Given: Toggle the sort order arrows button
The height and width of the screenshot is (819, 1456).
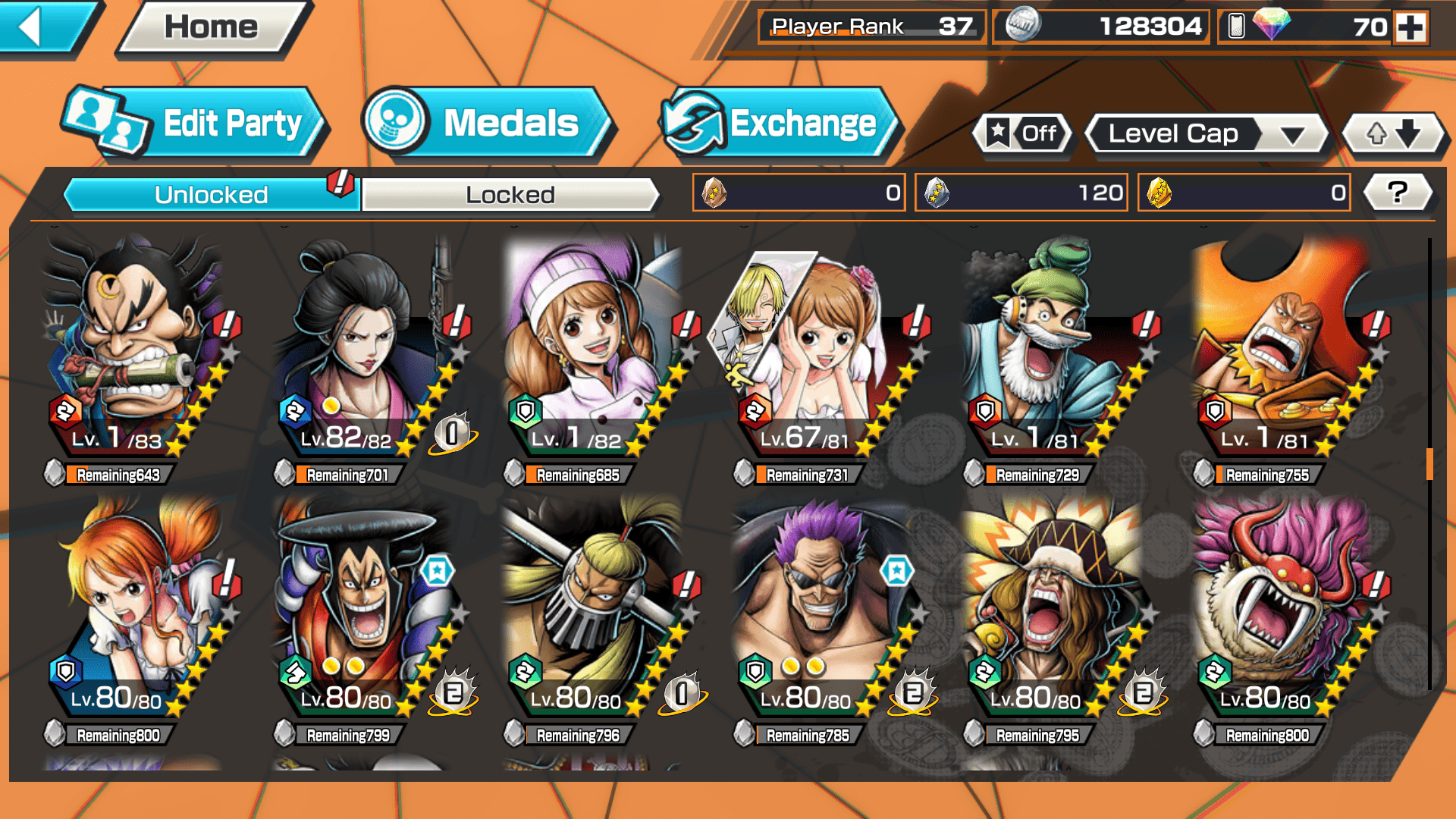Looking at the screenshot, I should click(1393, 134).
